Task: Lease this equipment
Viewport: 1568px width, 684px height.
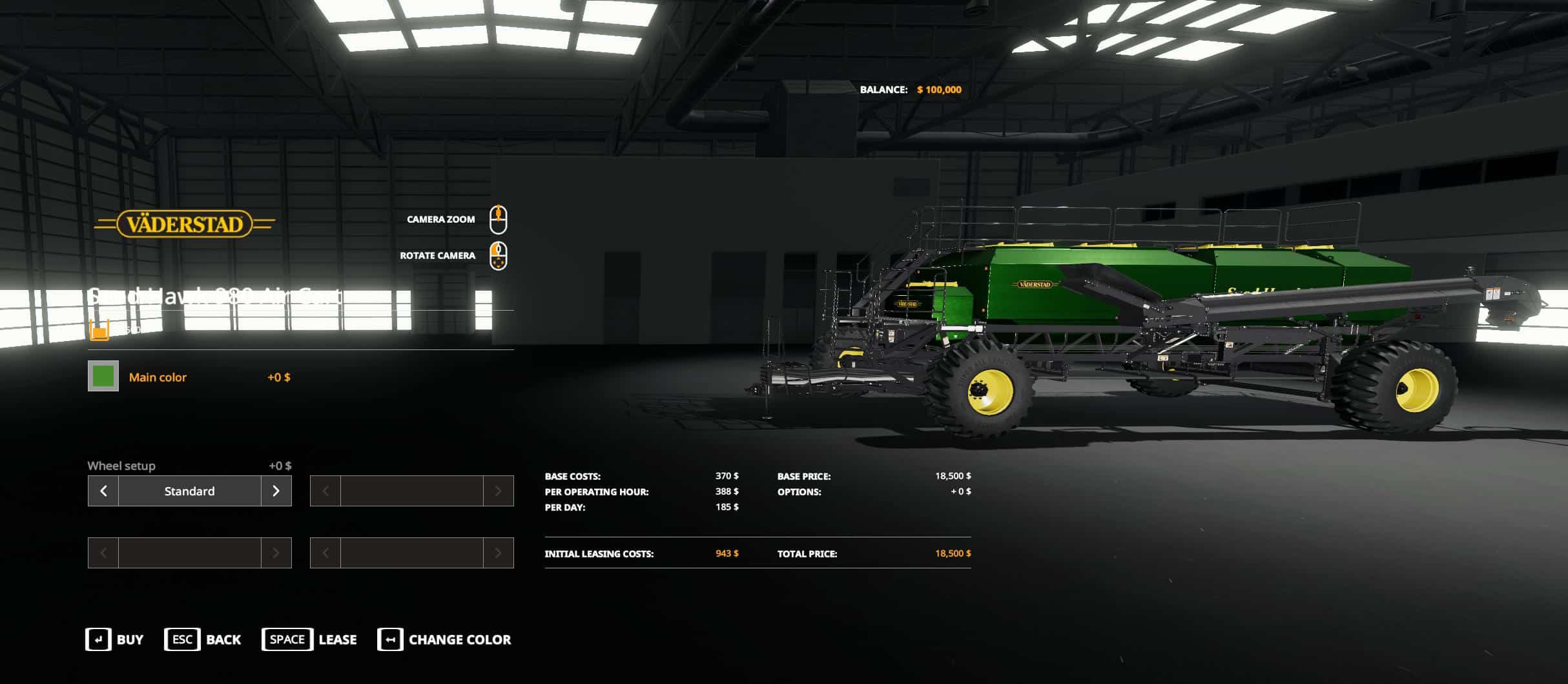Action: click(x=309, y=639)
